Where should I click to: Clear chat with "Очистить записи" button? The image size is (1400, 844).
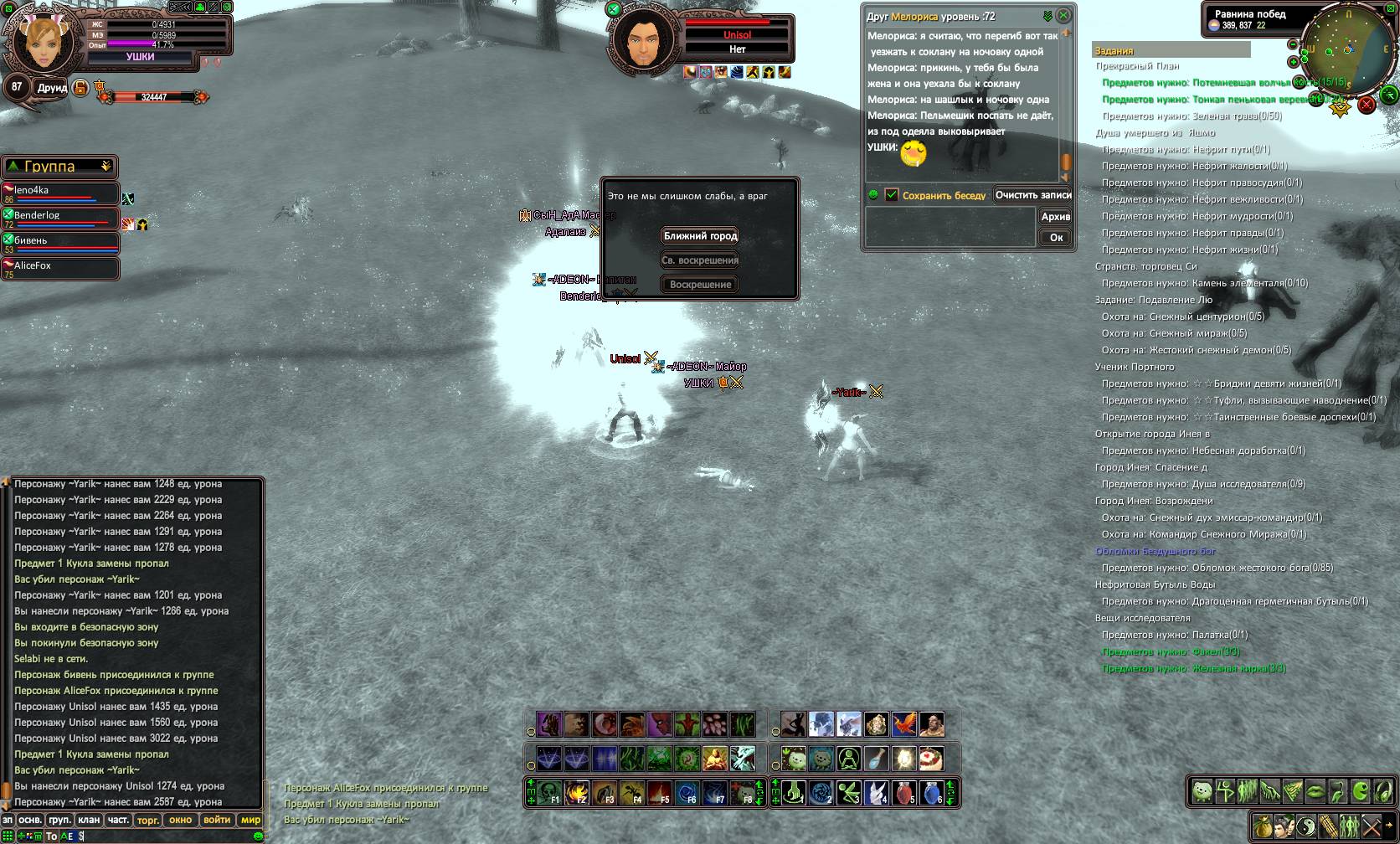click(x=1033, y=195)
